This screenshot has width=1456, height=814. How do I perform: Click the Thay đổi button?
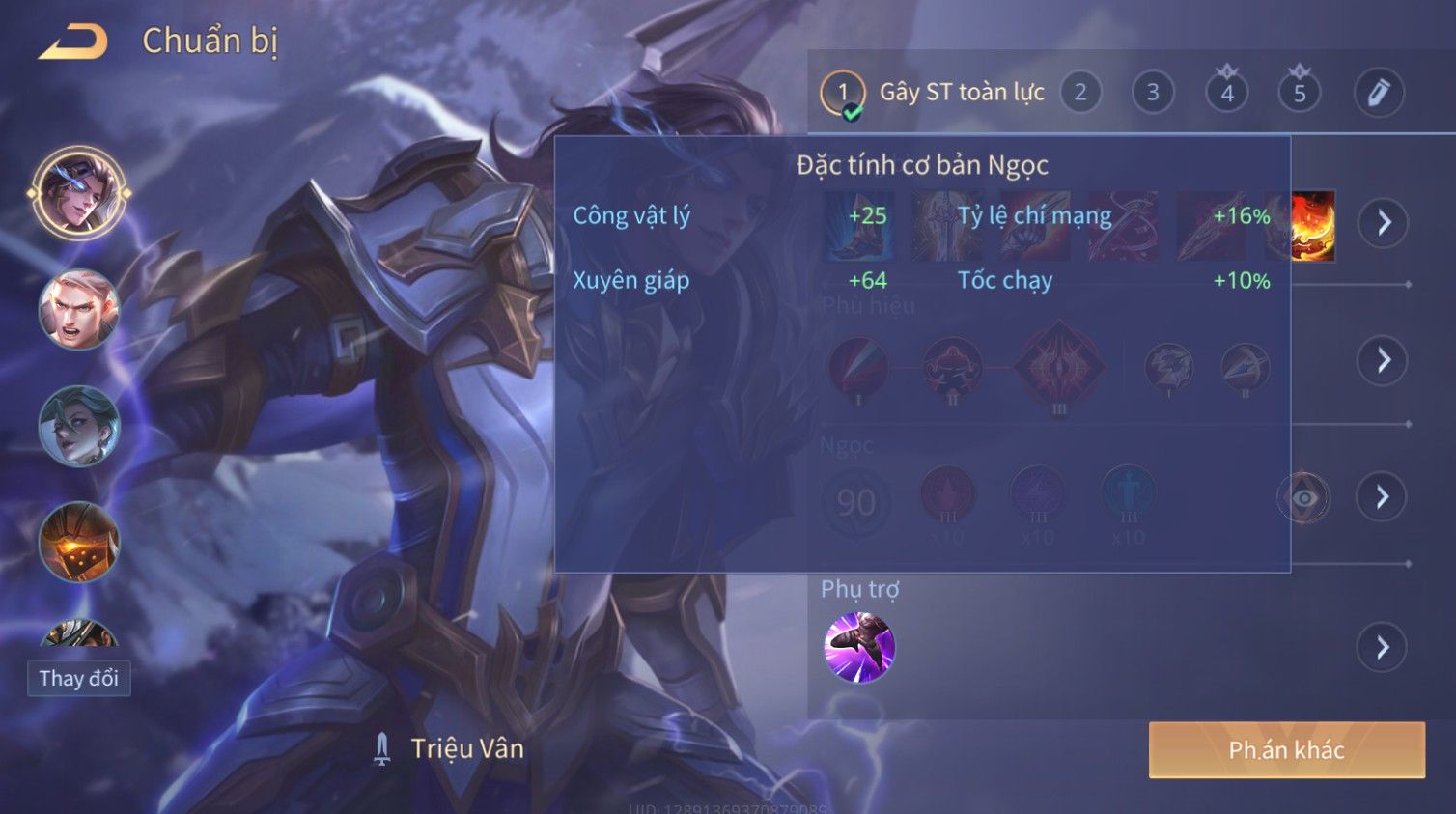[x=79, y=678]
